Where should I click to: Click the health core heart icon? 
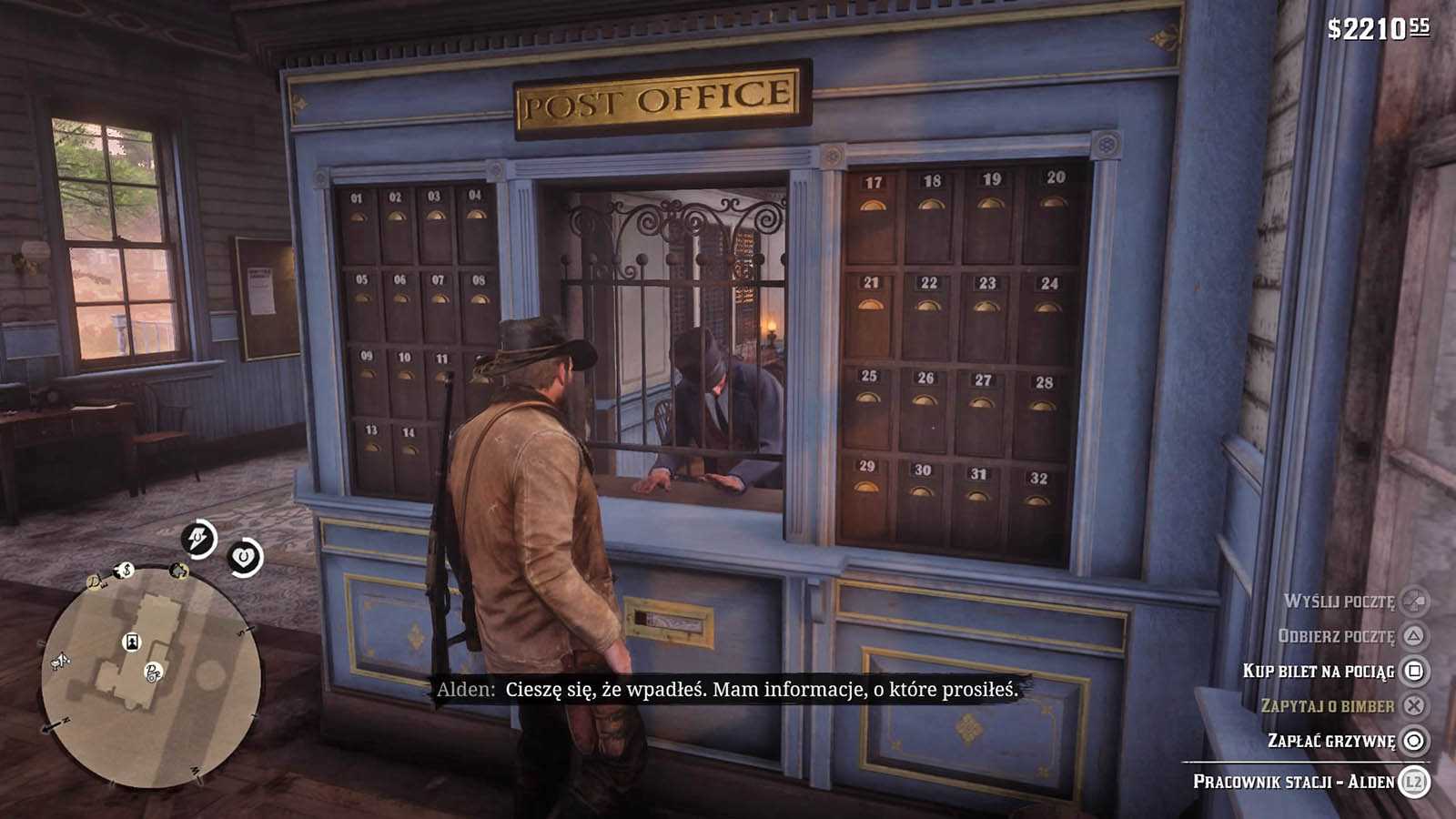244,556
